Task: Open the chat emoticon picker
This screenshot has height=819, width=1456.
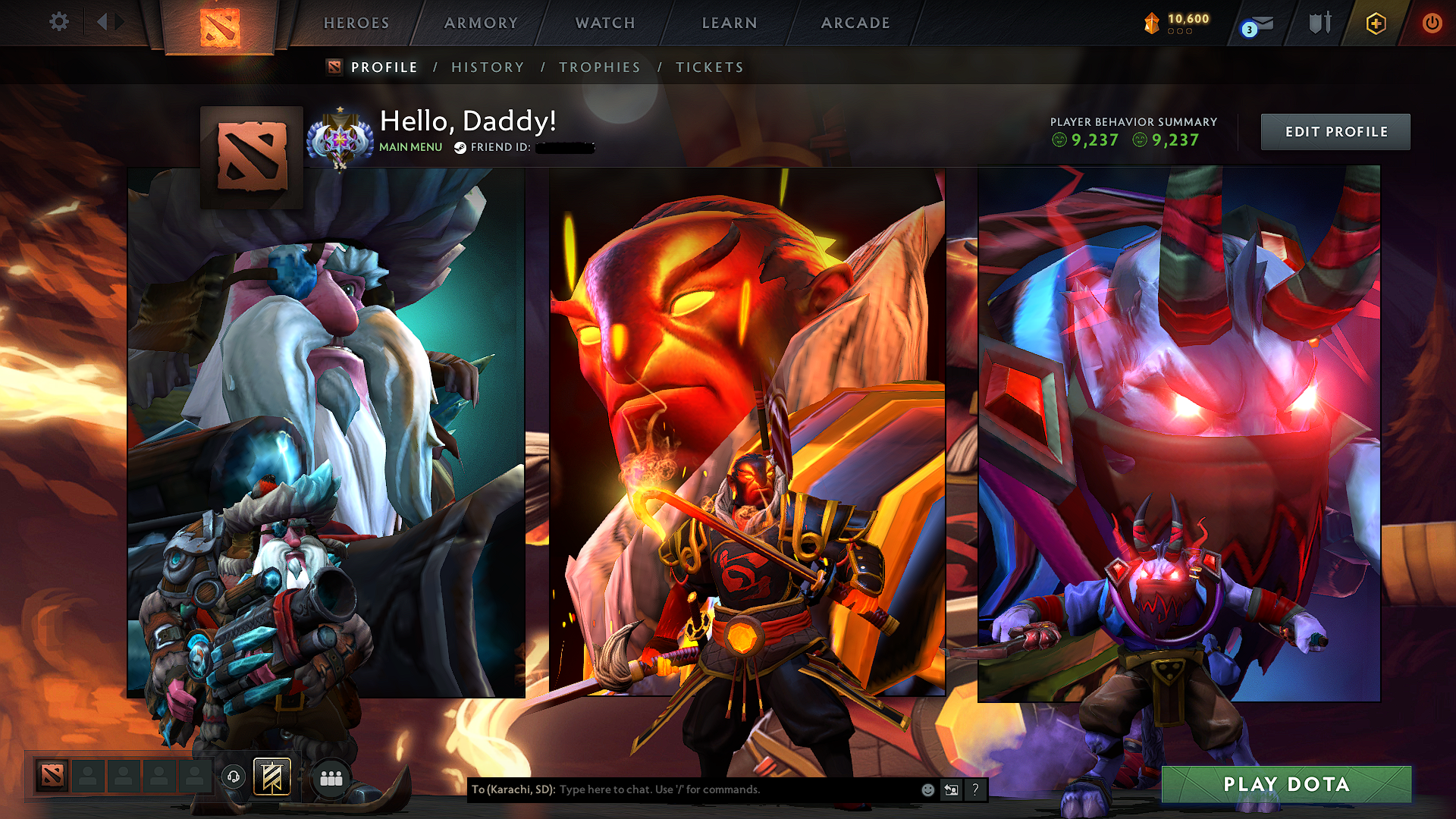Action: 927,789
